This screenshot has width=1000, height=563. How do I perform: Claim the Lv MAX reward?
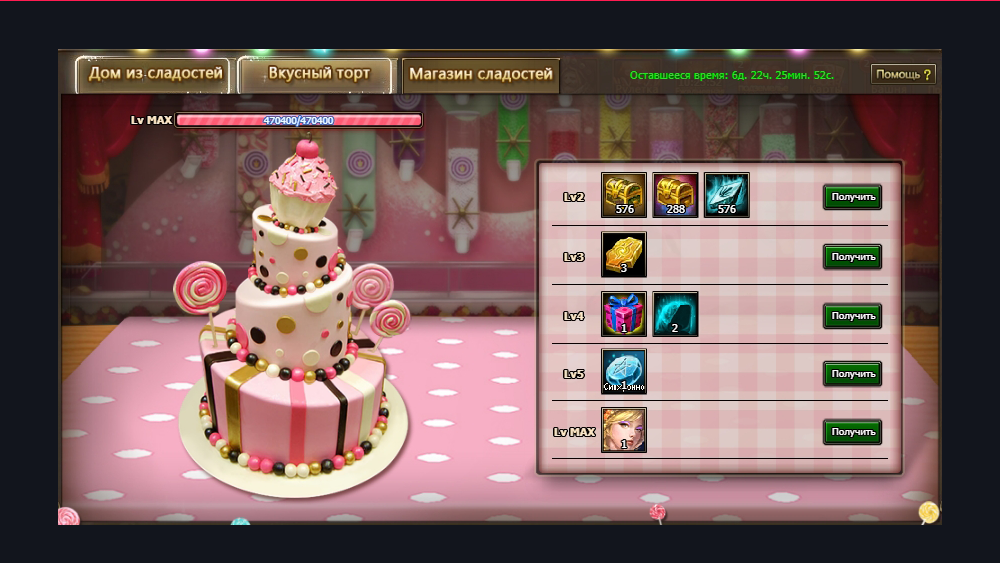(852, 432)
